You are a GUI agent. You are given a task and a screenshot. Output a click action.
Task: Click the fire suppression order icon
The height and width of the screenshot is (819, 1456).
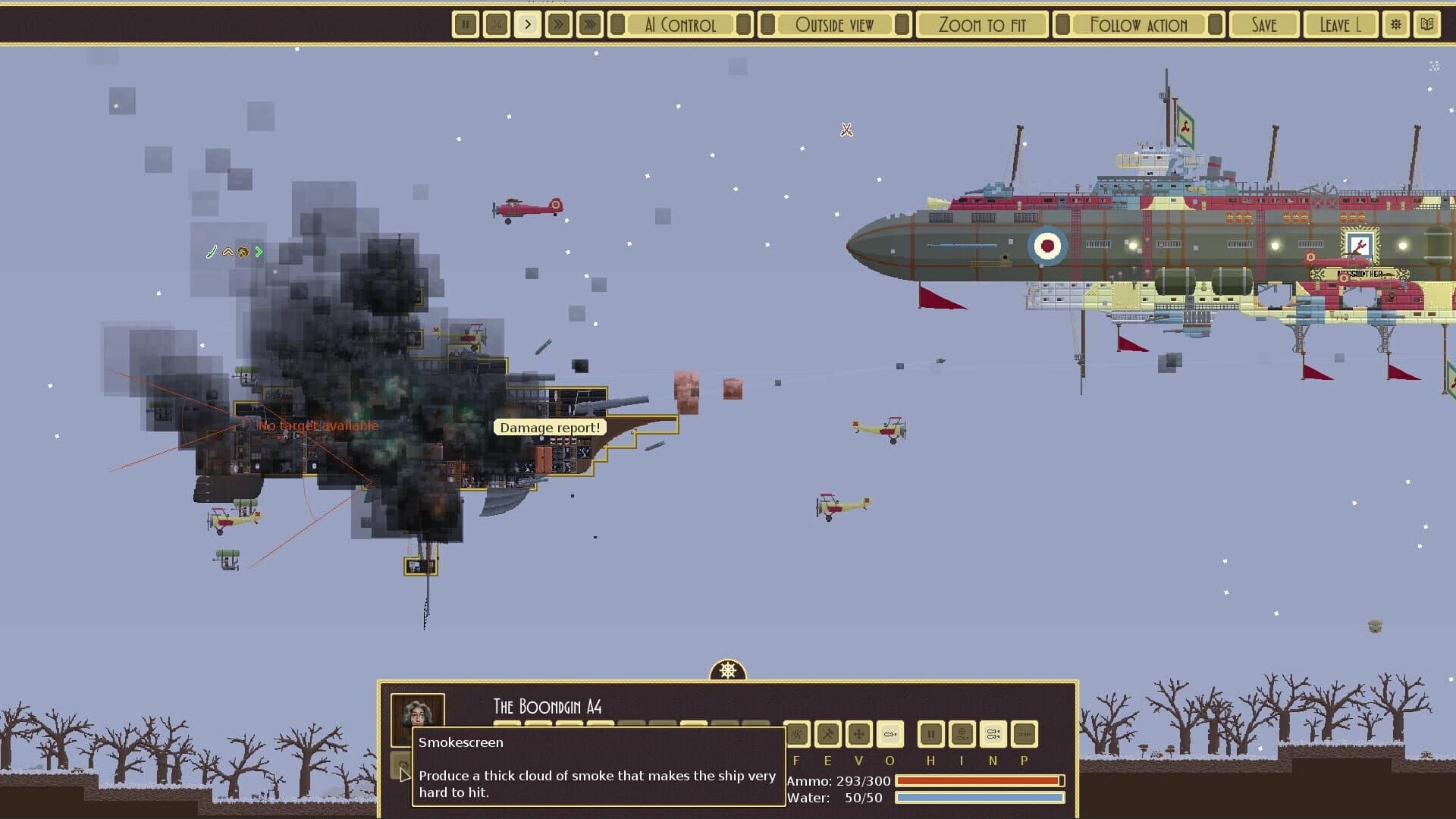click(796, 734)
